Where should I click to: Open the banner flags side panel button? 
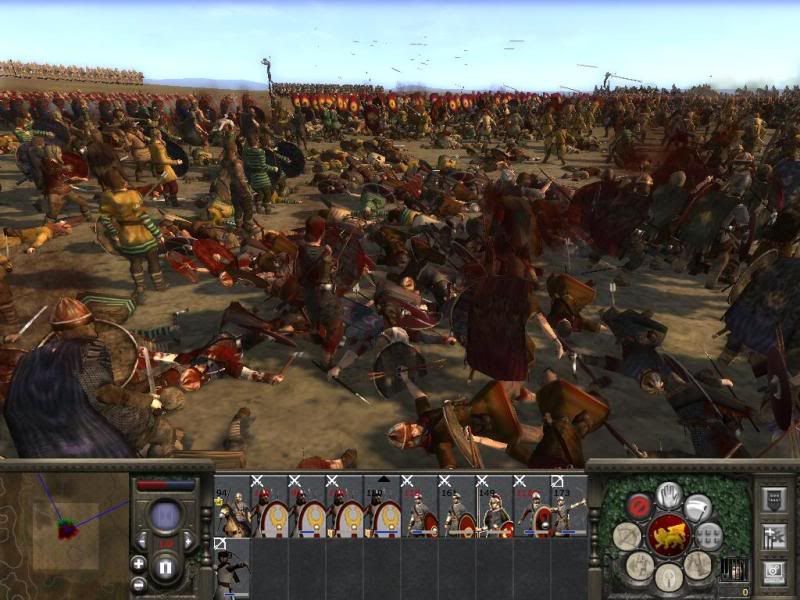pyautogui.click(x=773, y=536)
